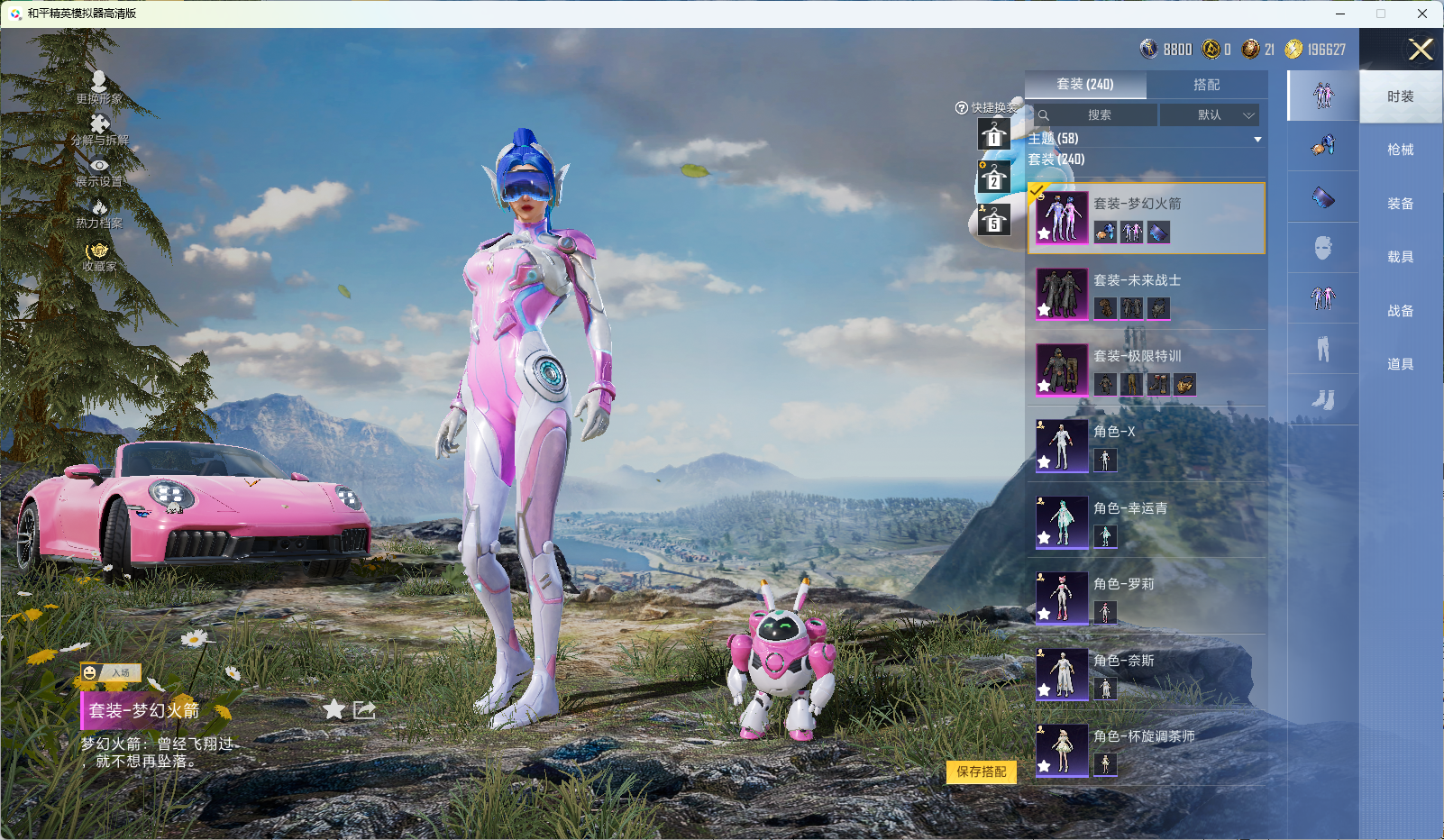Switch to the 搭配 tab

pos(1206,85)
